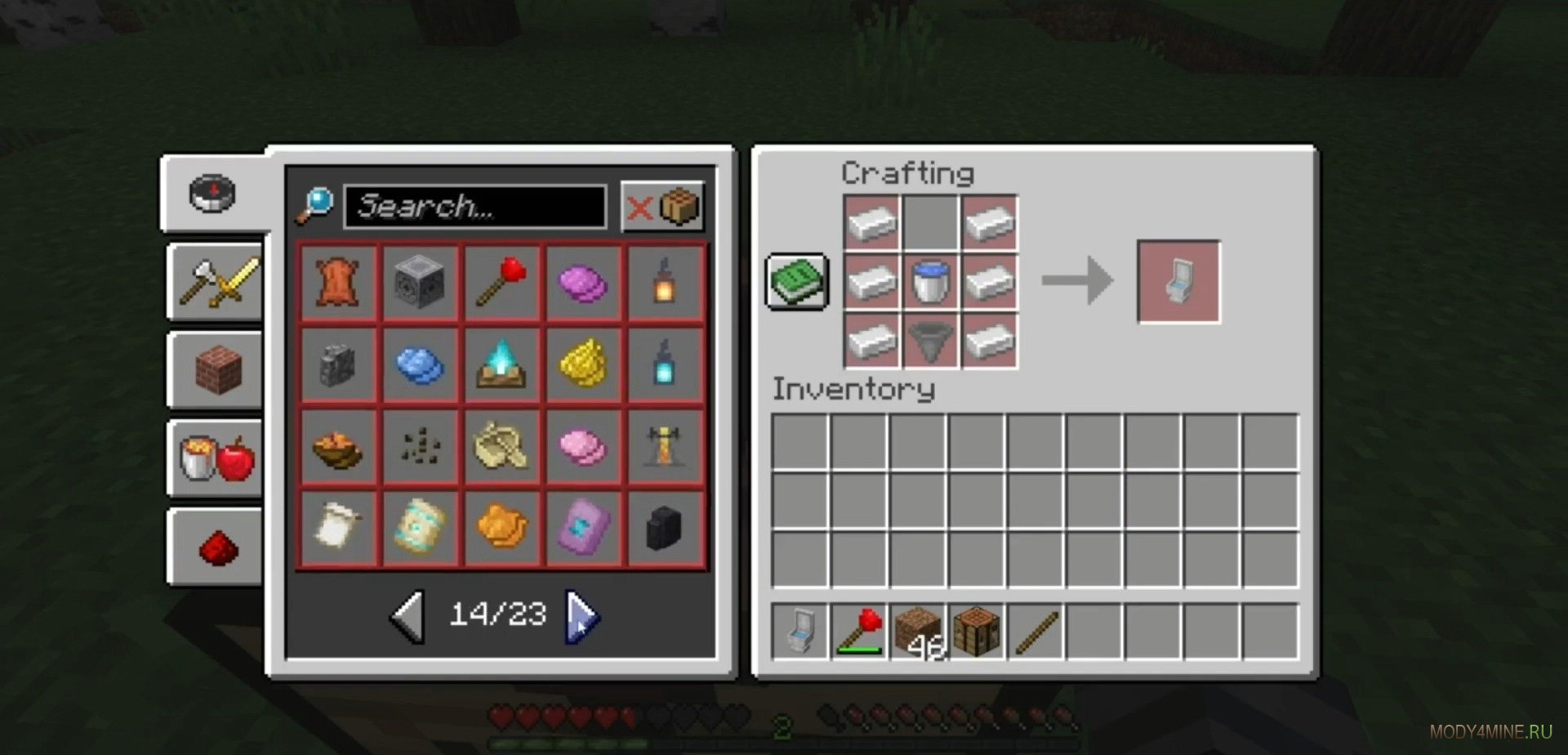1568x755 pixels.
Task: Choose the red-tipped wand hotbar slot
Action: (x=859, y=631)
